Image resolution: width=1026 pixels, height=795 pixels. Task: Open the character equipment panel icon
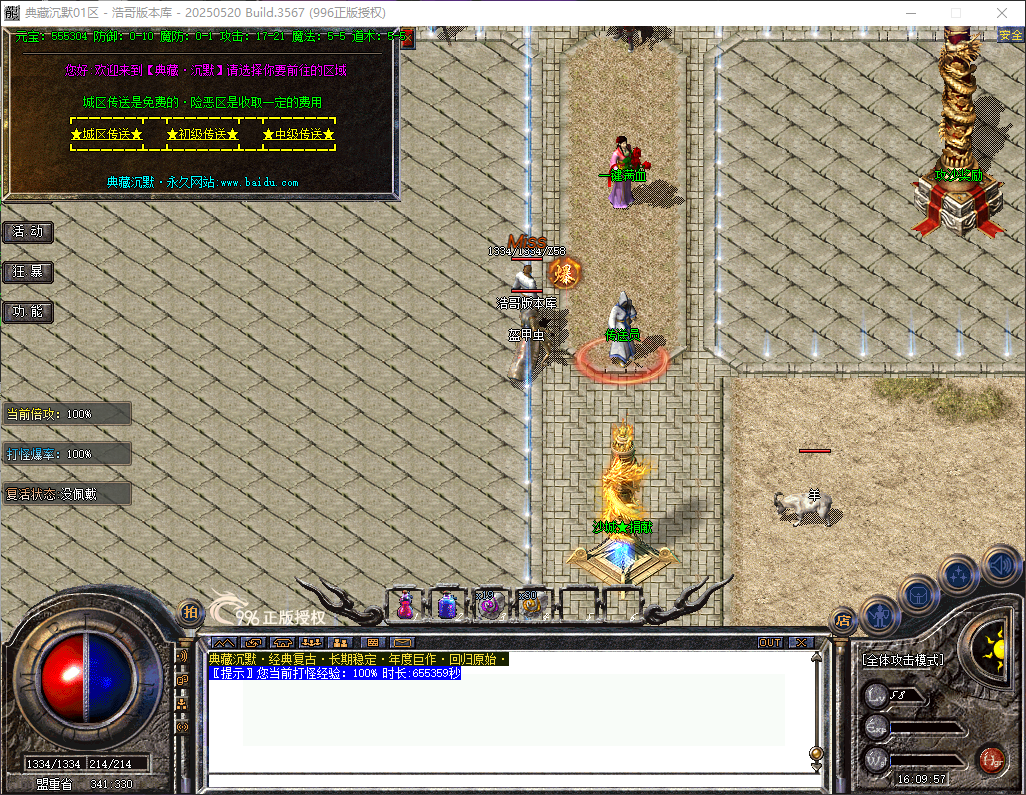[880, 615]
